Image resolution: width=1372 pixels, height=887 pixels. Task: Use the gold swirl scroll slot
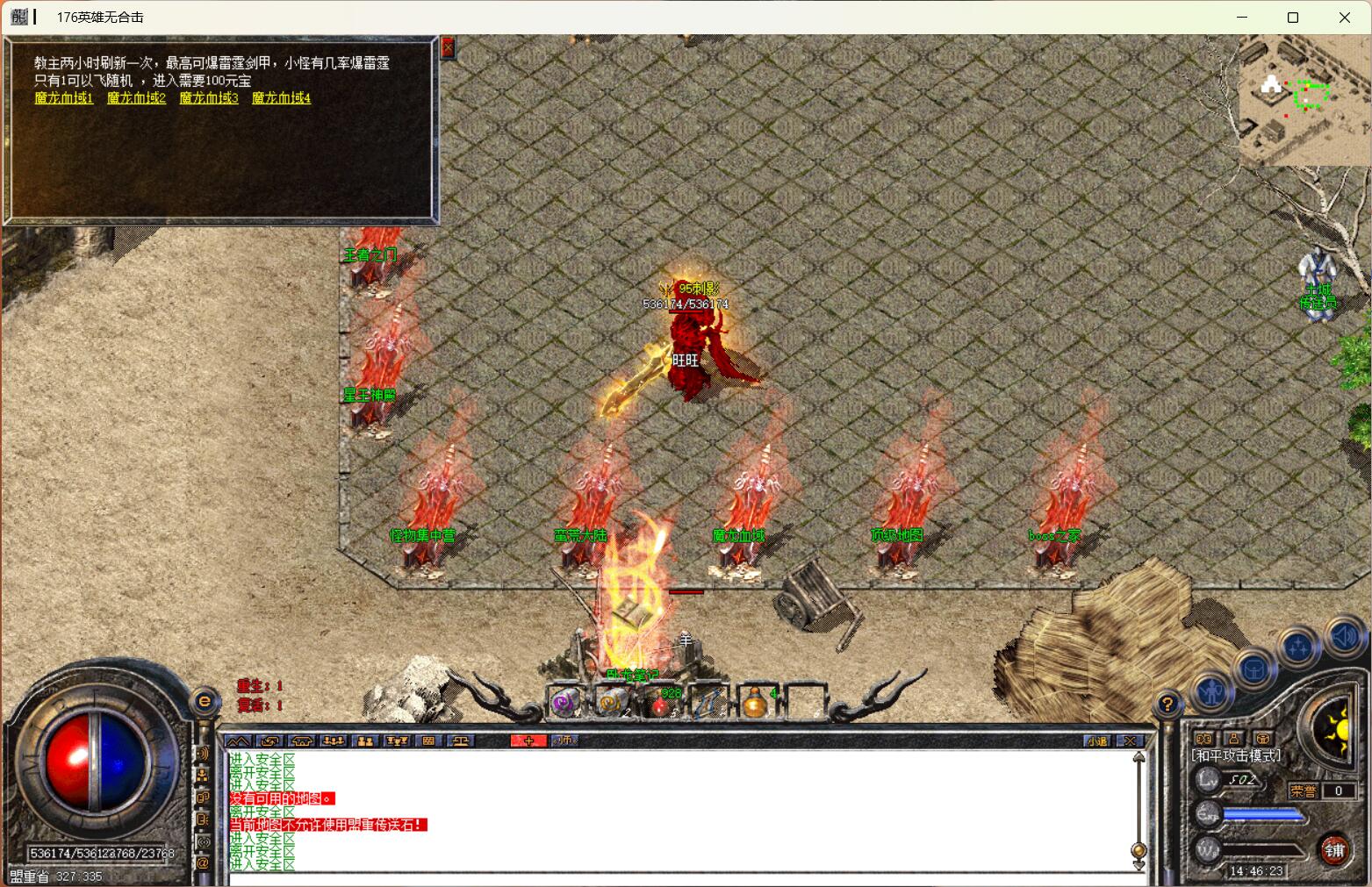click(612, 702)
